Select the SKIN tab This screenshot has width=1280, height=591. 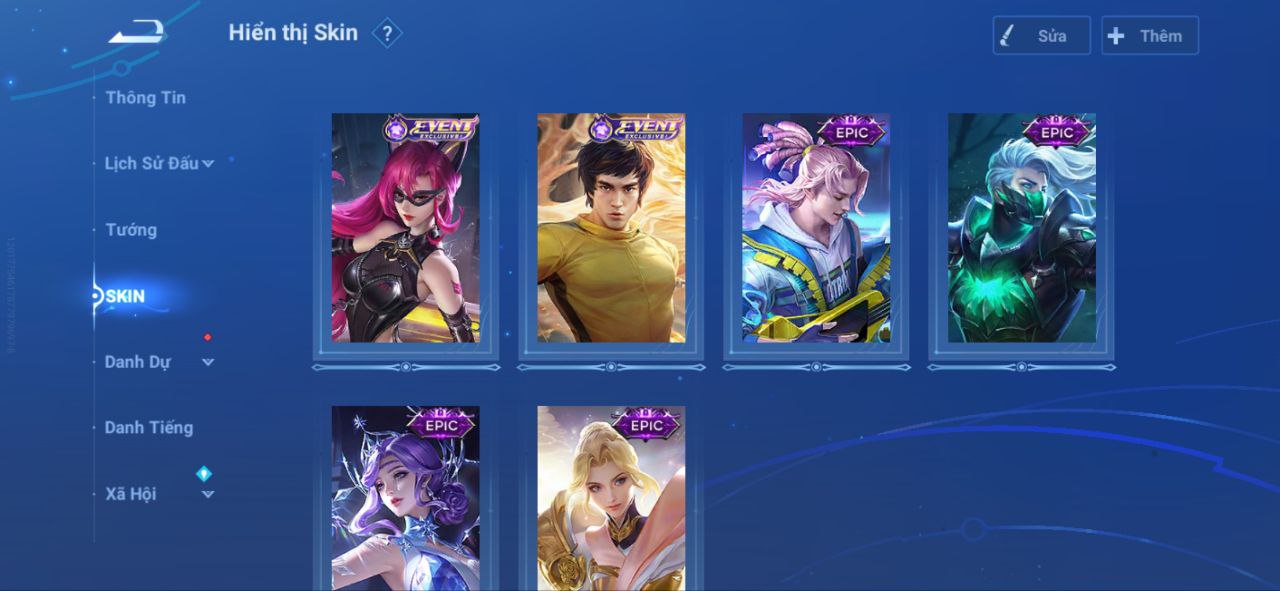[x=126, y=296]
